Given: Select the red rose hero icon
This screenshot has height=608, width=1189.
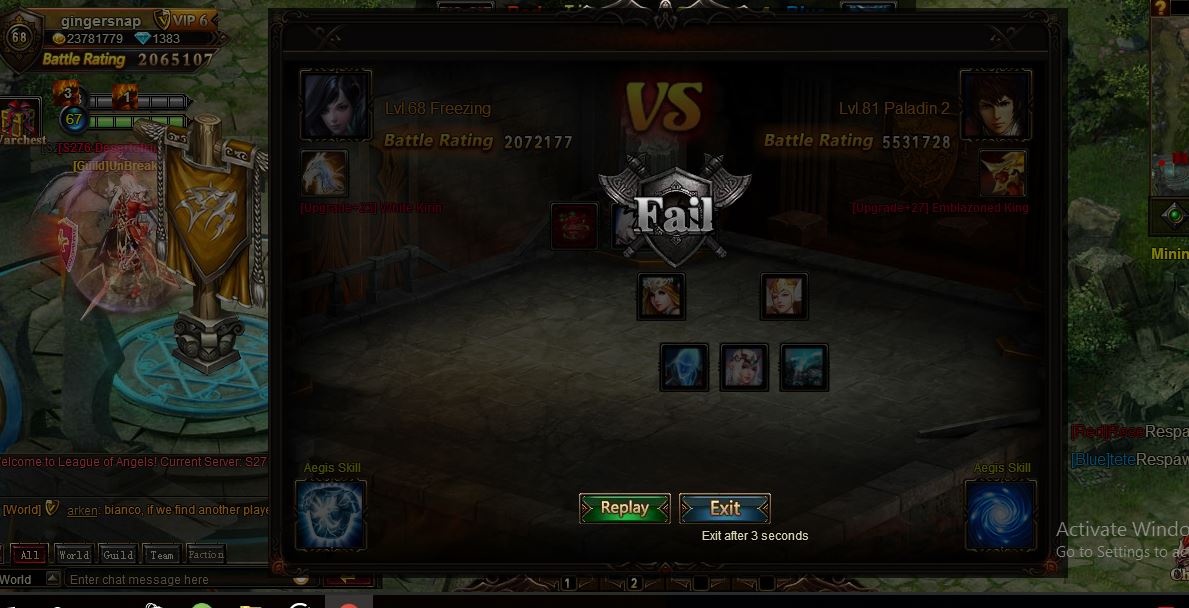Looking at the screenshot, I should click(574, 226).
